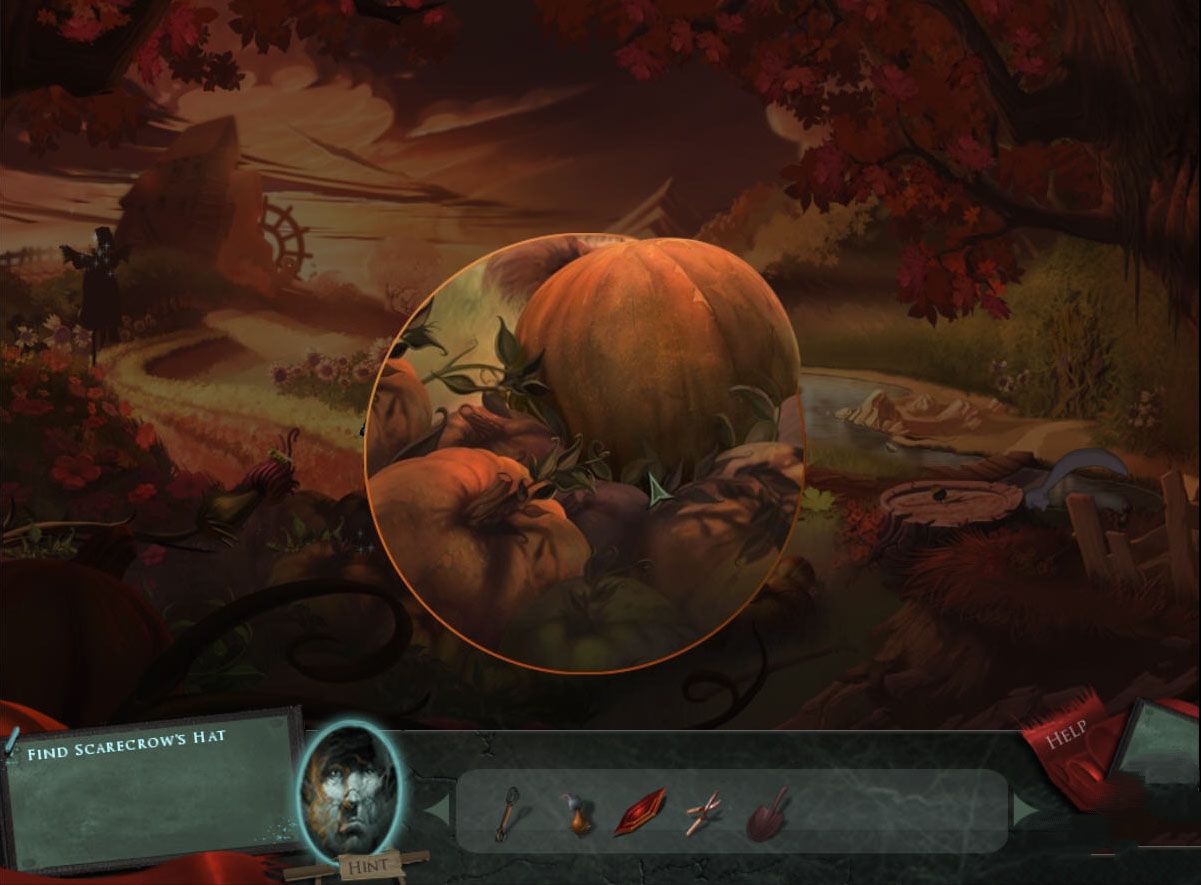
Task: Click the Find Scarecrow's Hat objective board
Action: click(x=152, y=790)
